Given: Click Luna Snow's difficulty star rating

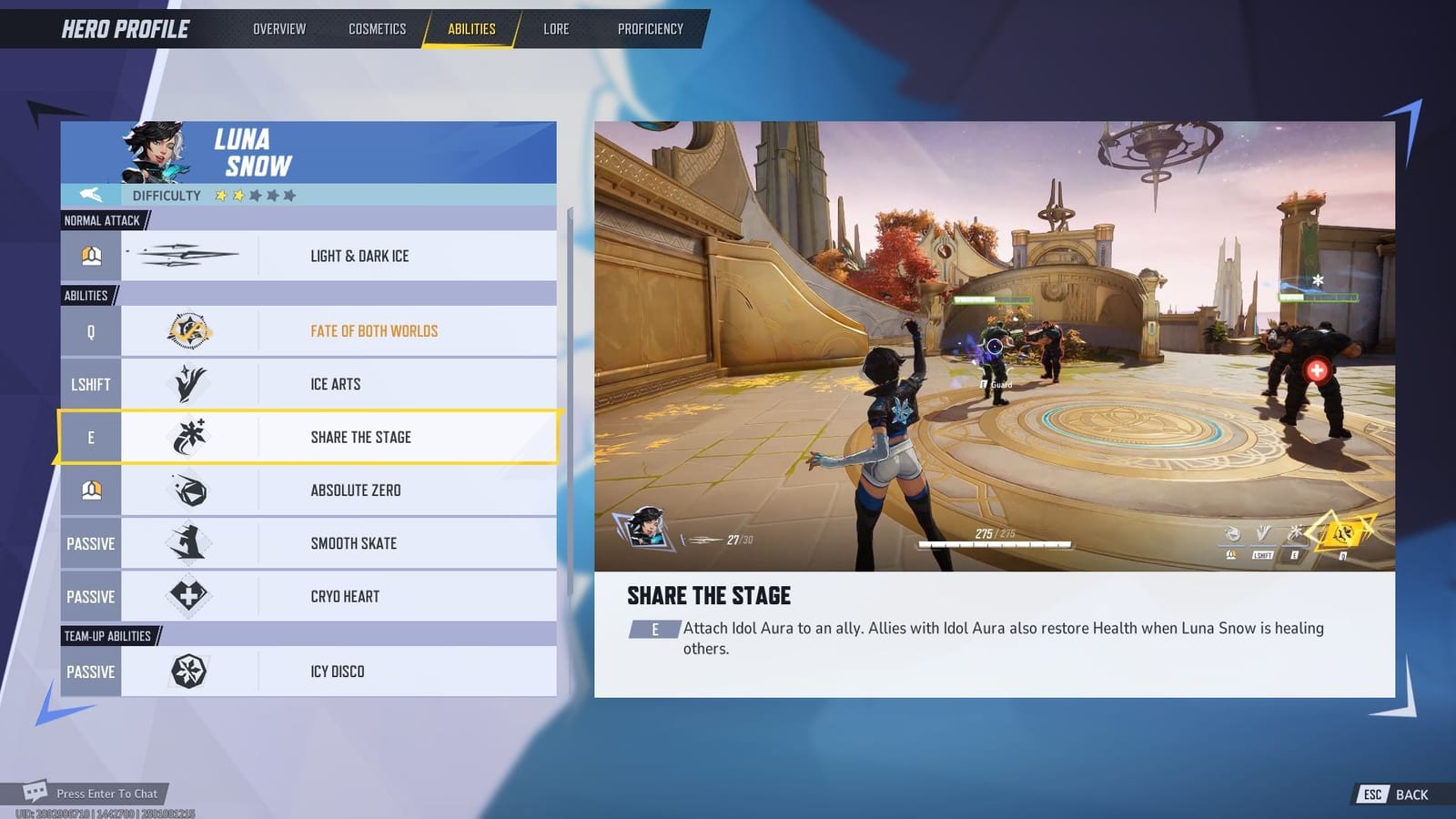Looking at the screenshot, I should pos(255,195).
